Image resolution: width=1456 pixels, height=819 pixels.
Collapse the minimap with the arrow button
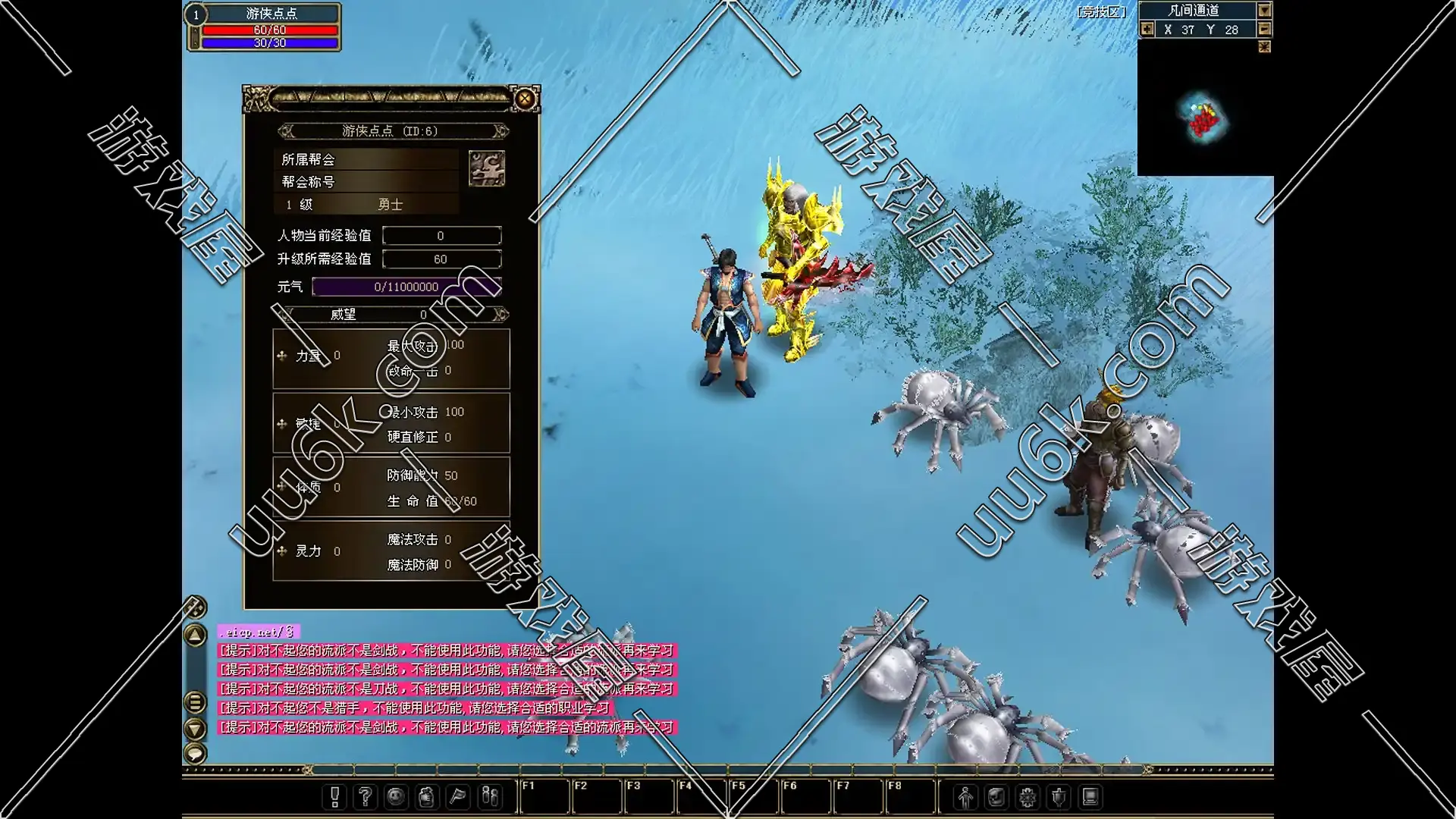tap(1265, 11)
